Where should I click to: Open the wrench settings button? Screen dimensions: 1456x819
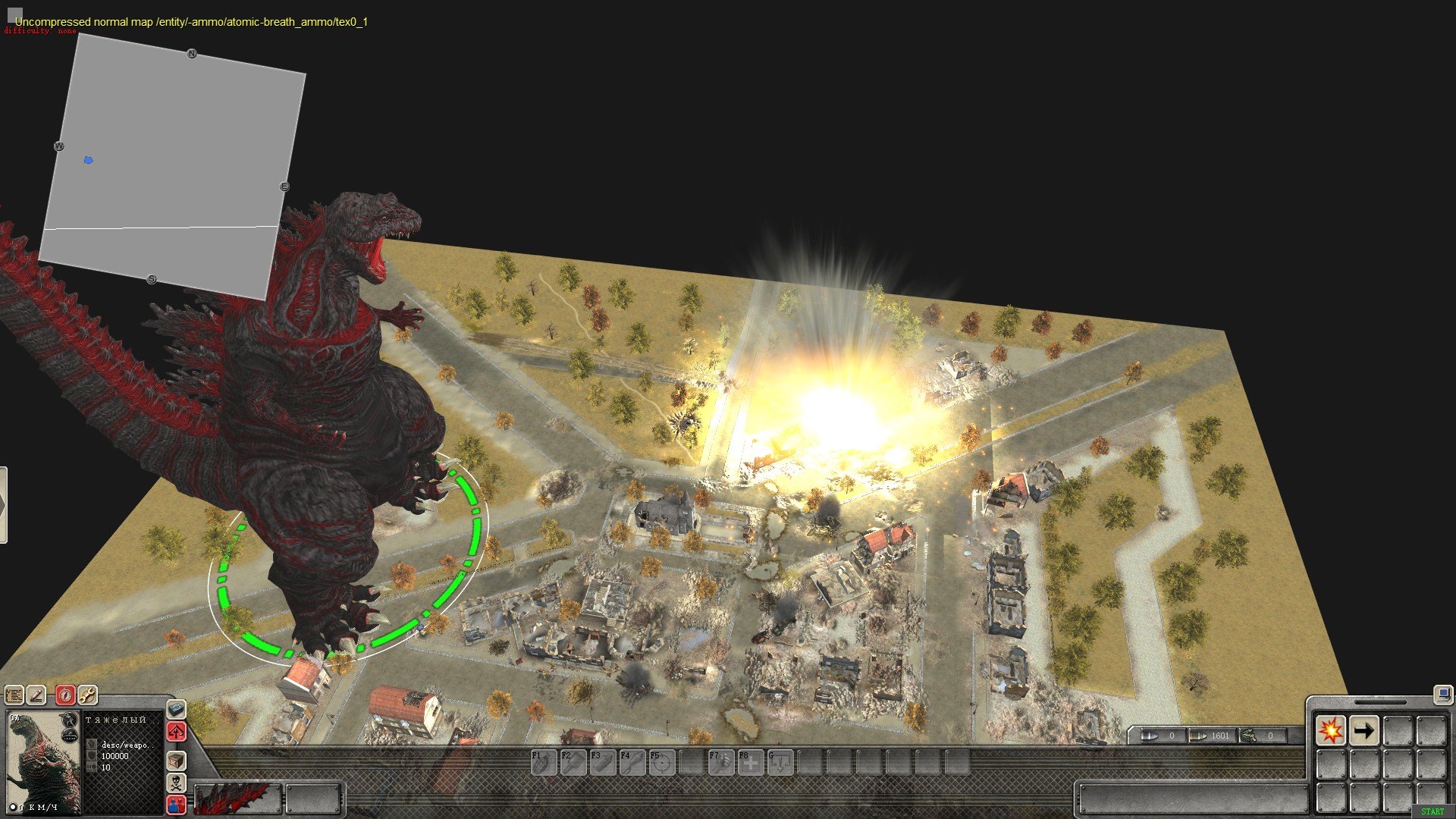[x=87, y=695]
